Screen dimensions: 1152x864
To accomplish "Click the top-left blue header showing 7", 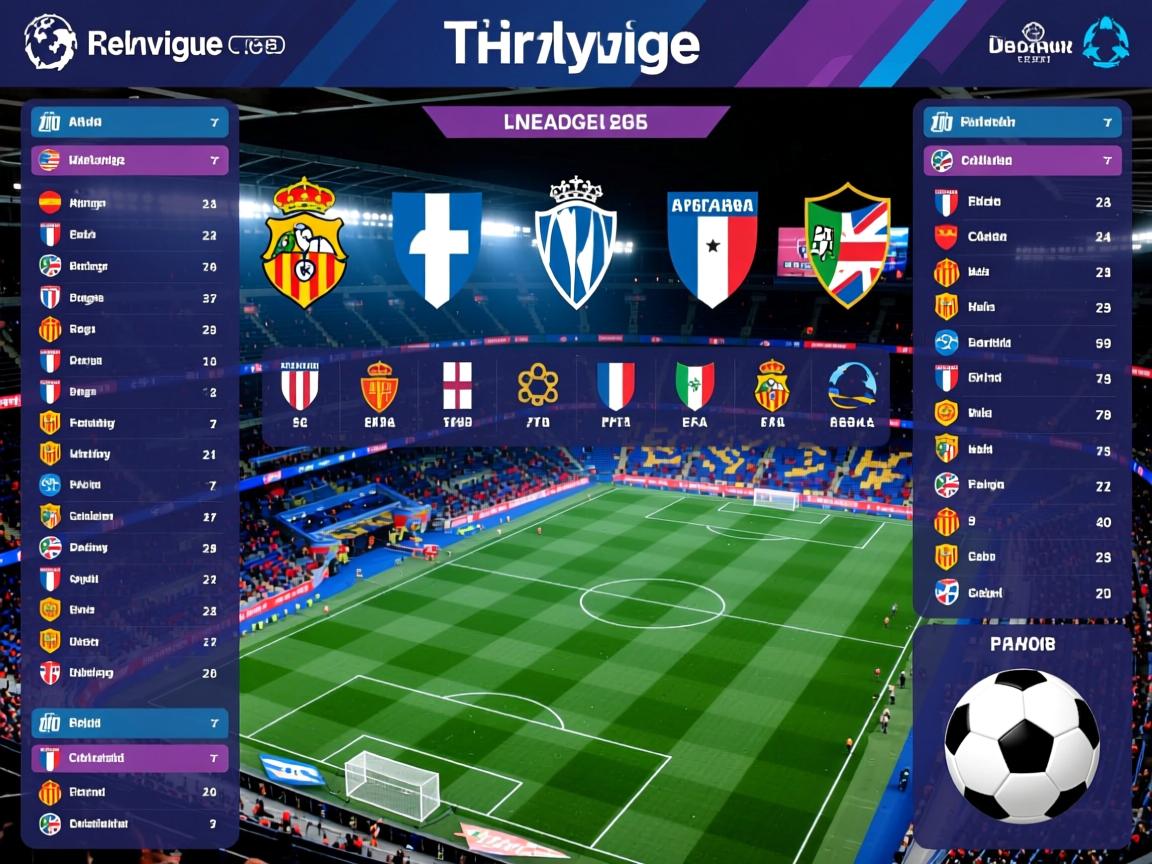I will pyautogui.click(x=130, y=123).
